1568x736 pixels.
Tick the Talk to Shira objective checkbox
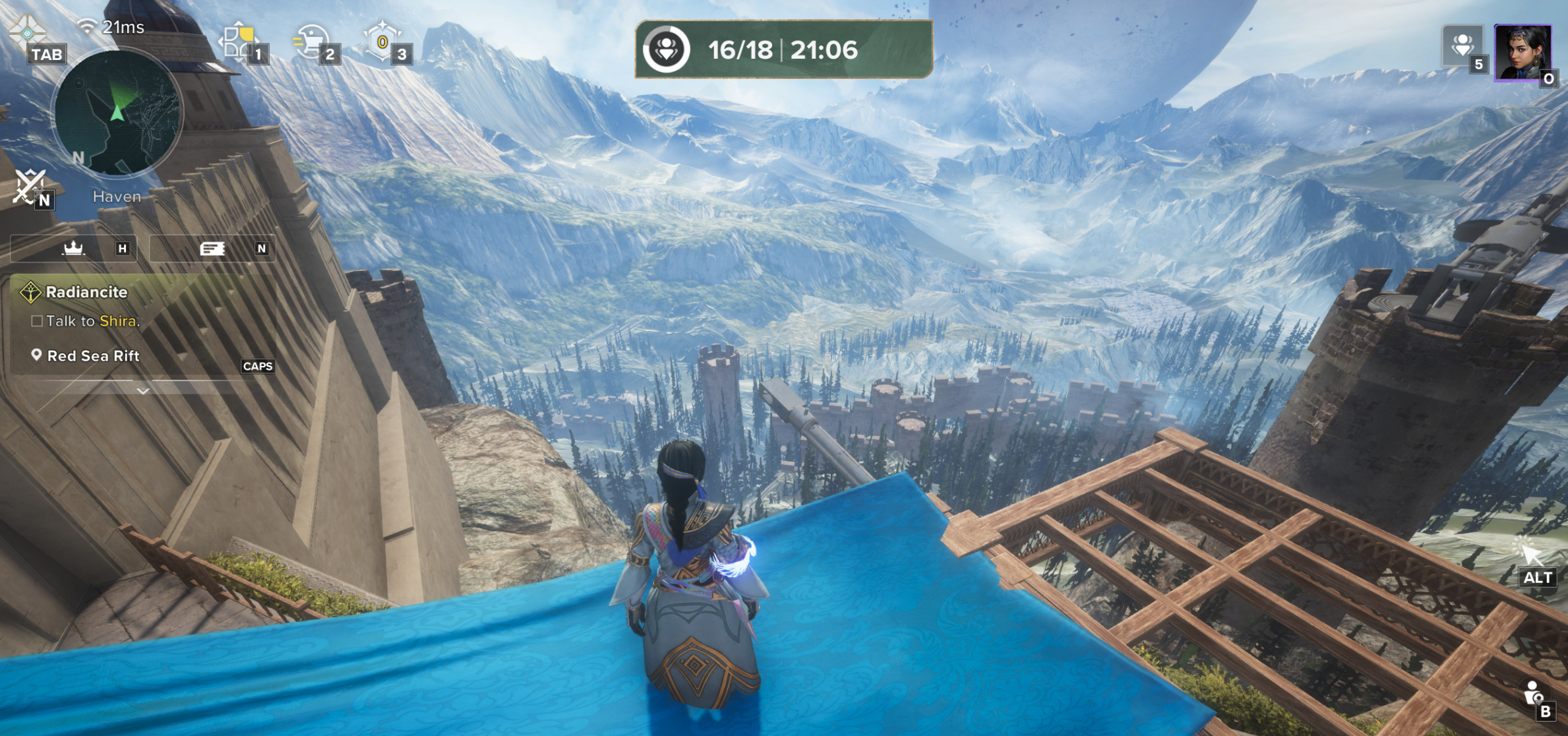[37, 321]
